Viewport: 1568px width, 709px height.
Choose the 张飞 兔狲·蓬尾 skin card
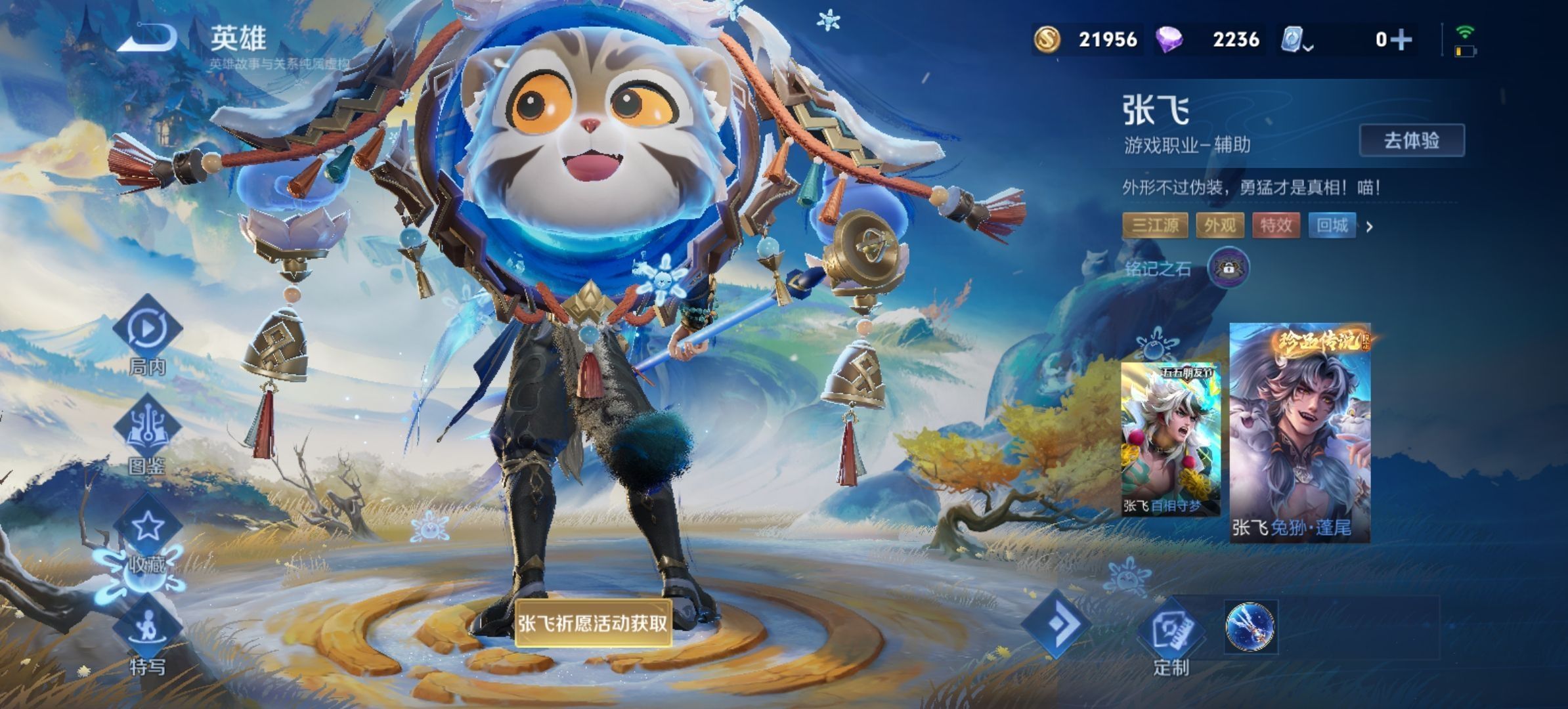point(1299,433)
